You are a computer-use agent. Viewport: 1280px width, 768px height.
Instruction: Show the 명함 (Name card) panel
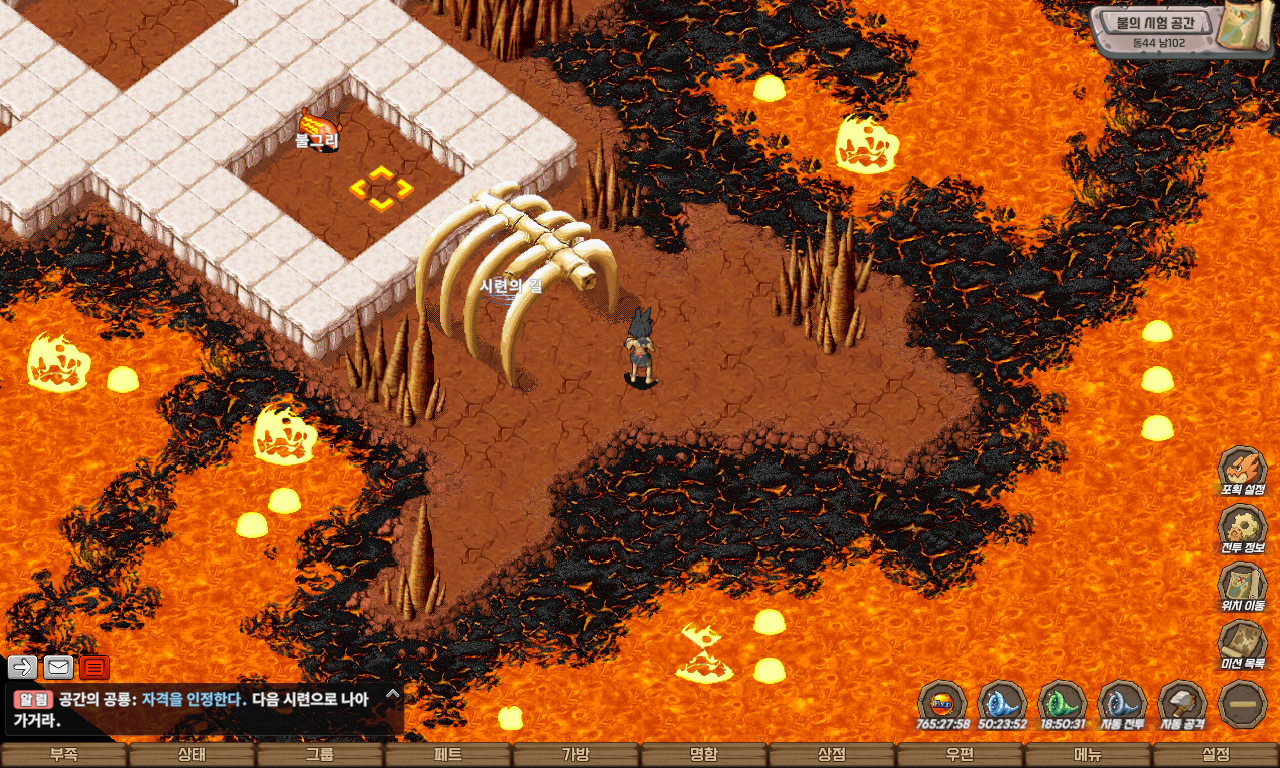click(x=704, y=756)
